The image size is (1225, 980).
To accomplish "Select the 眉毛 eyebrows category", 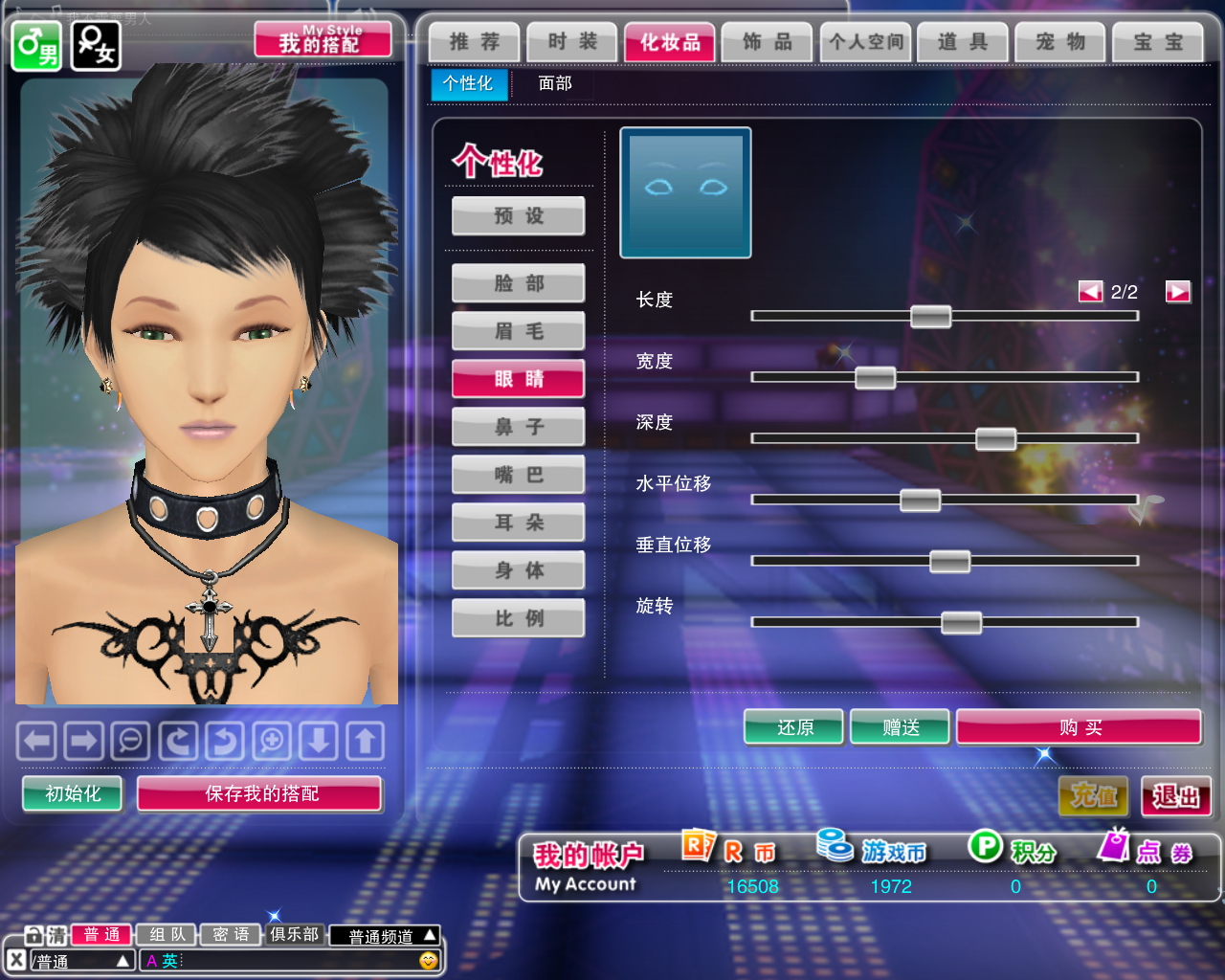I will [x=519, y=331].
